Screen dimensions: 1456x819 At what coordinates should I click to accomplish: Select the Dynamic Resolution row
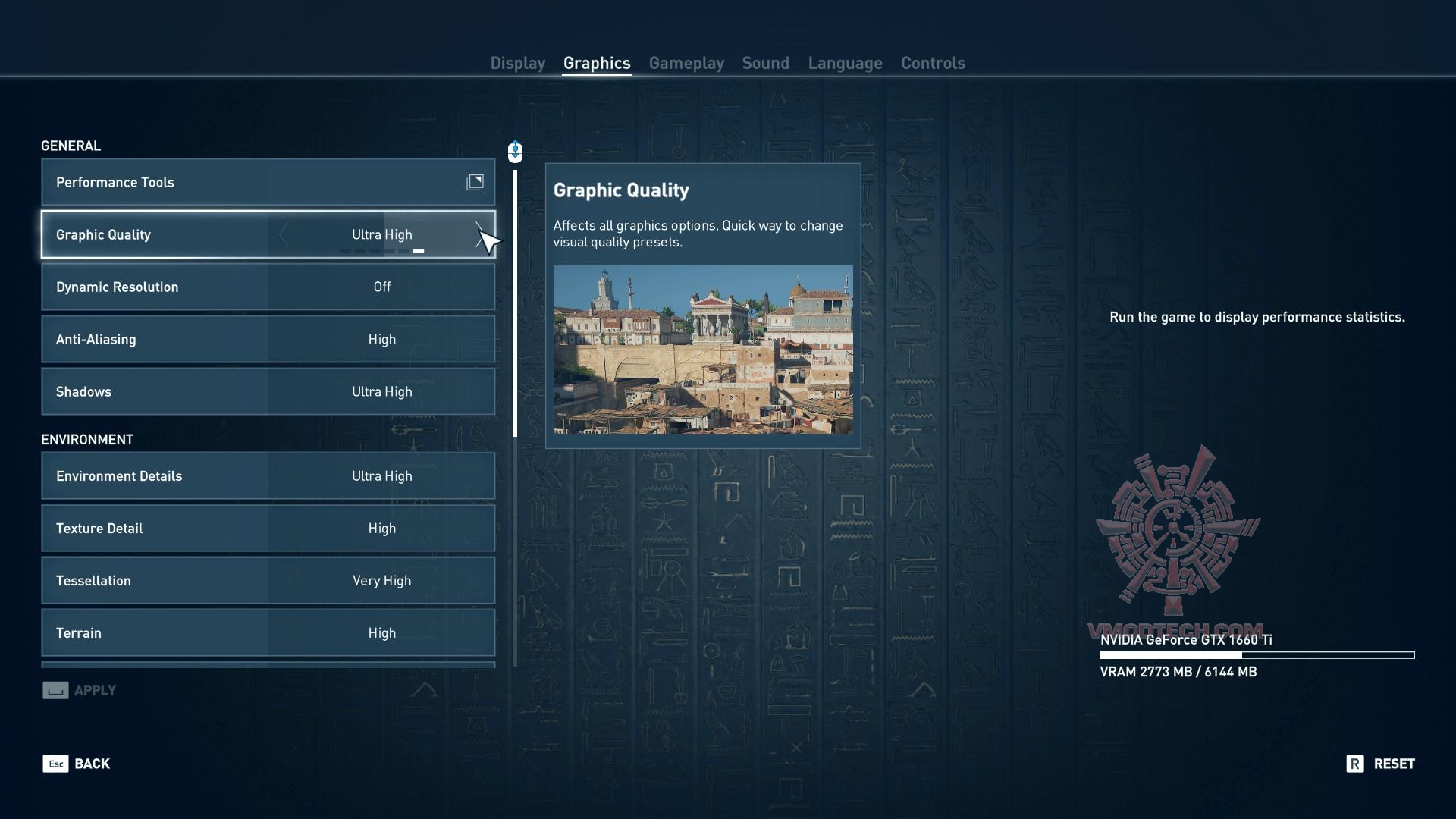click(268, 287)
